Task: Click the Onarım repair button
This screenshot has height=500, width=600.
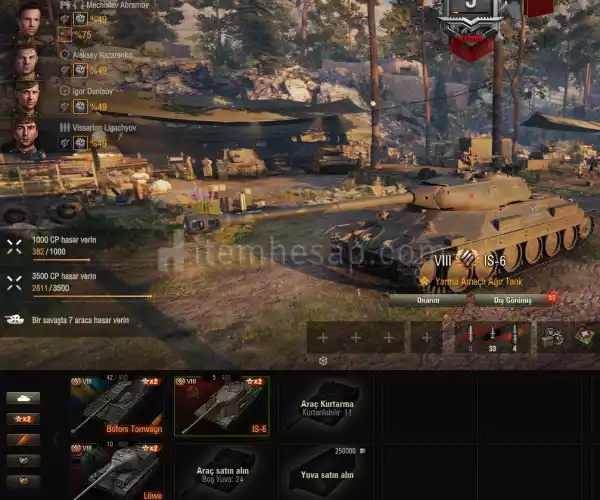Action: [x=427, y=299]
